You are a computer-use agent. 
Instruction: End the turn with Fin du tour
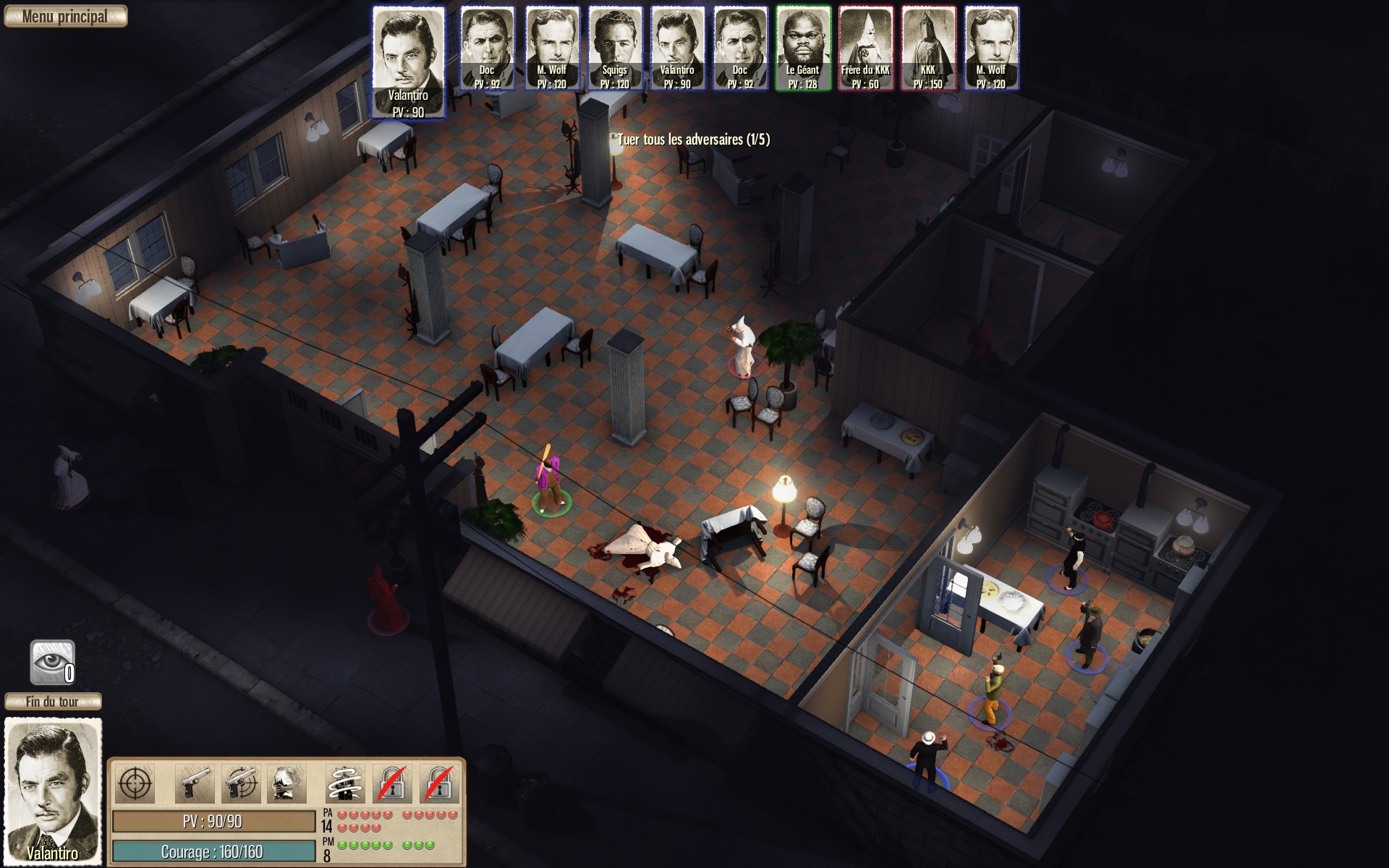53,702
